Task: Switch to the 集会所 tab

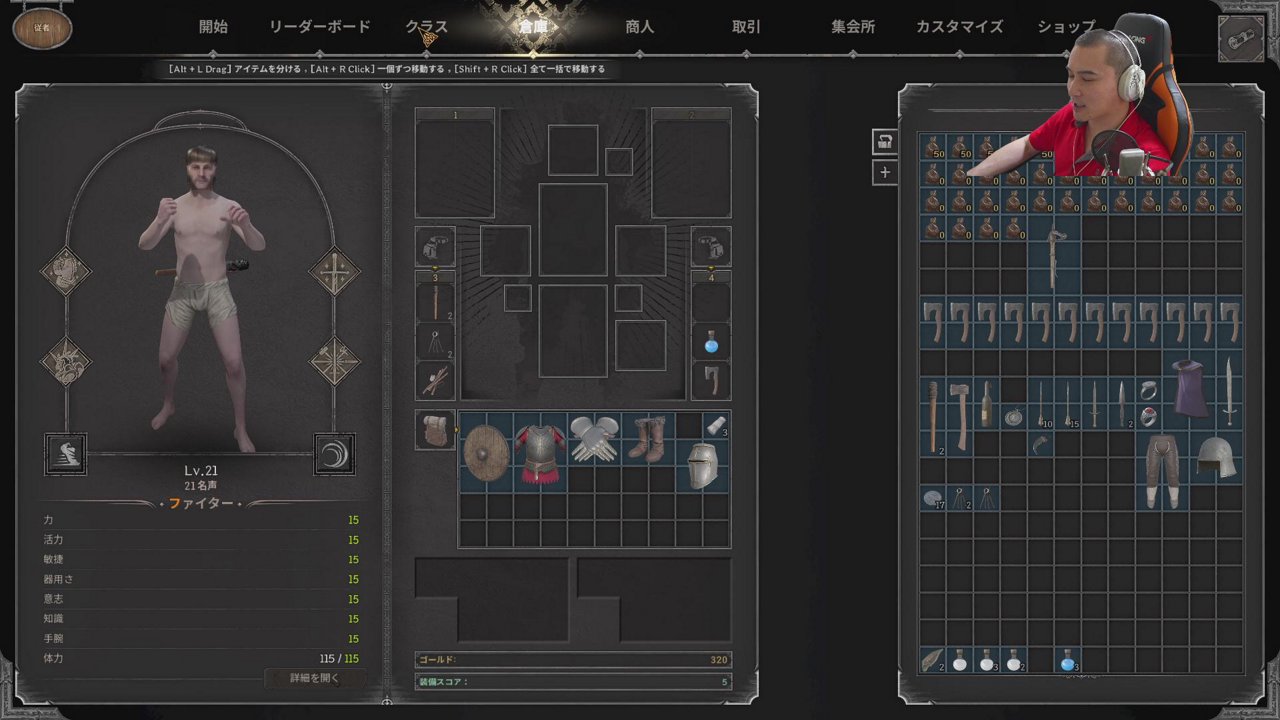Action: point(853,27)
